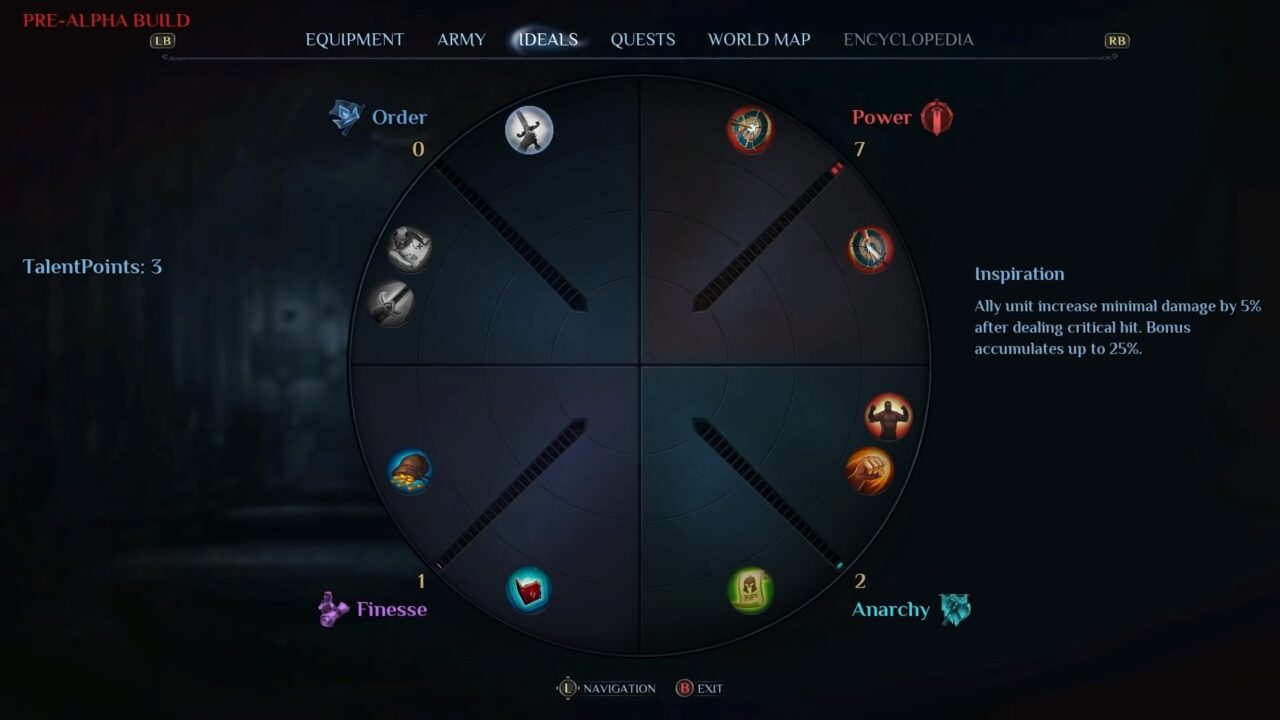Viewport: 1280px width, 720px height.
Task: Click the Exit button label
Action: click(x=709, y=689)
